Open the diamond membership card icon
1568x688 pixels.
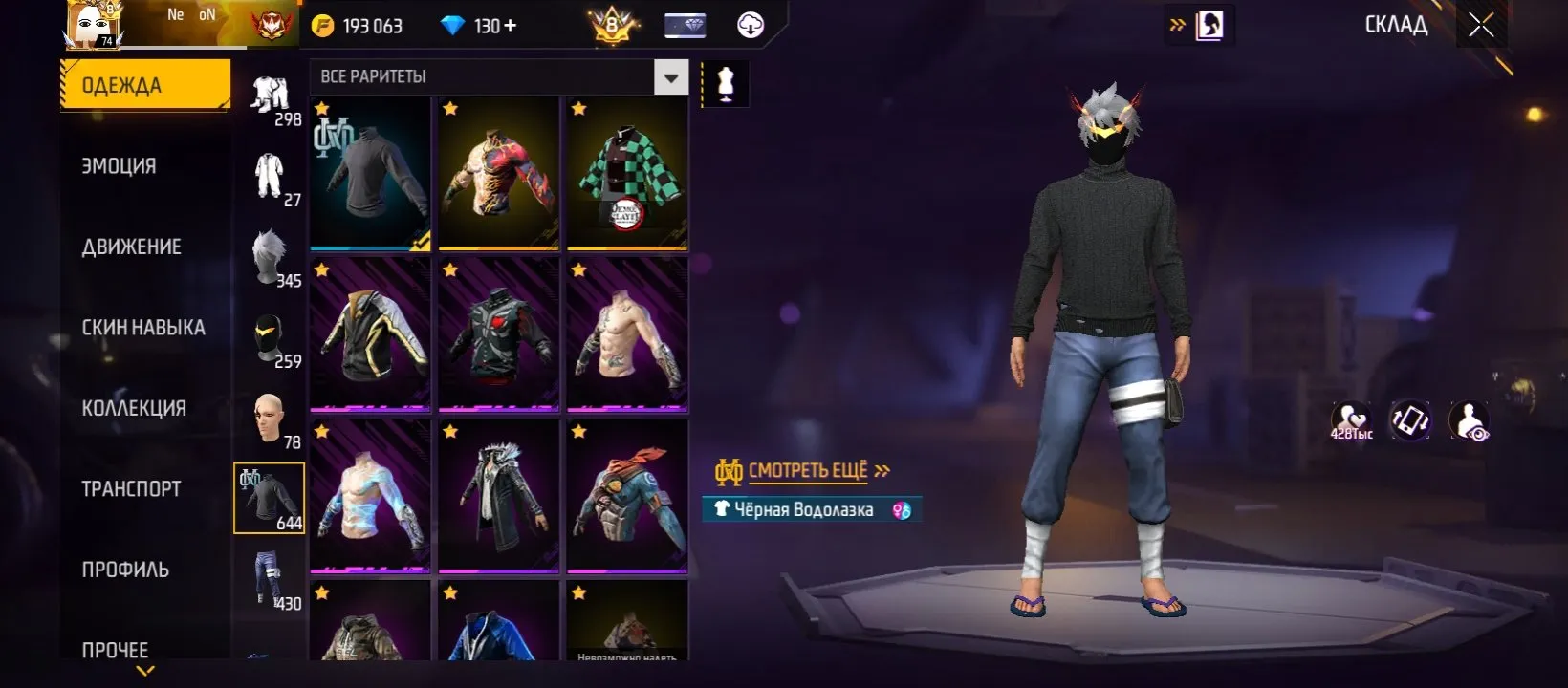coord(686,25)
